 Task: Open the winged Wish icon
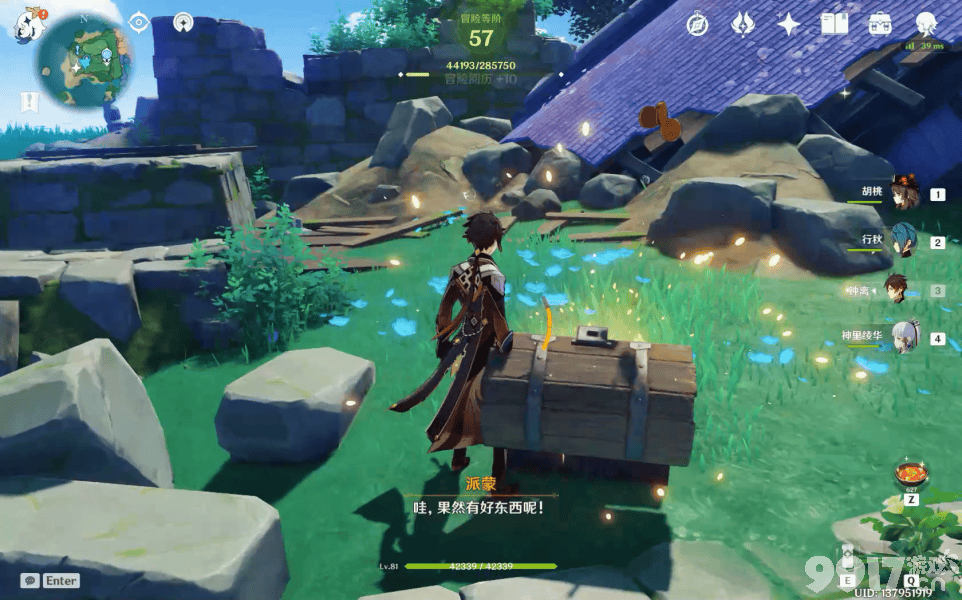[x=743, y=24]
